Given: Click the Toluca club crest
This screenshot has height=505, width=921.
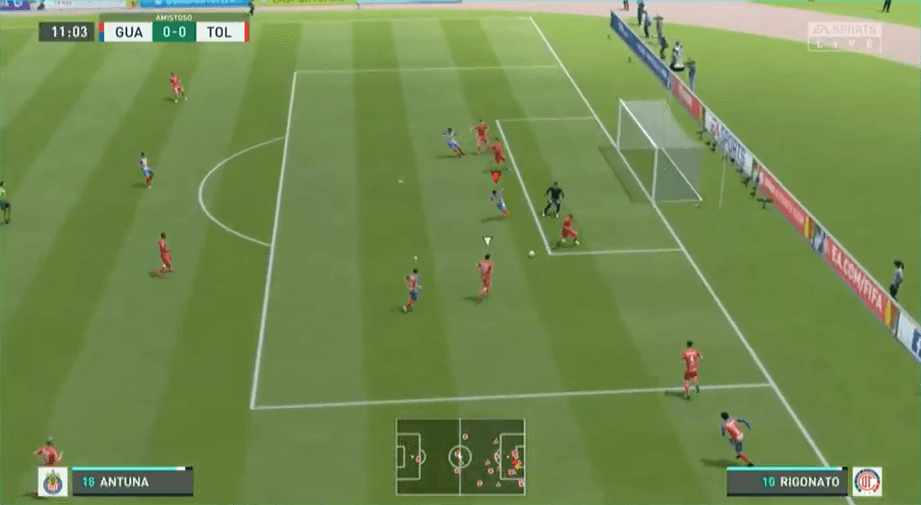Looking at the screenshot, I should point(866,482).
